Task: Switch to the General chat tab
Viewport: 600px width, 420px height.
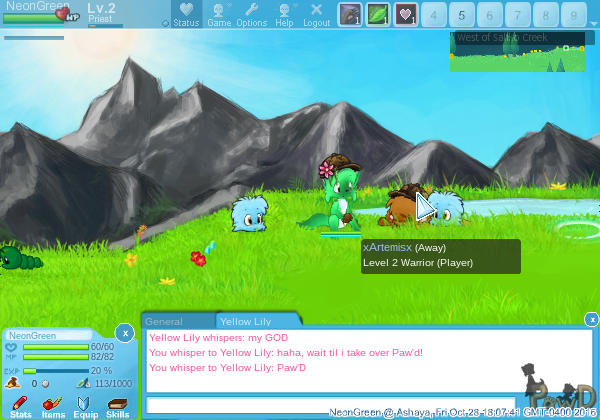Action: click(163, 321)
